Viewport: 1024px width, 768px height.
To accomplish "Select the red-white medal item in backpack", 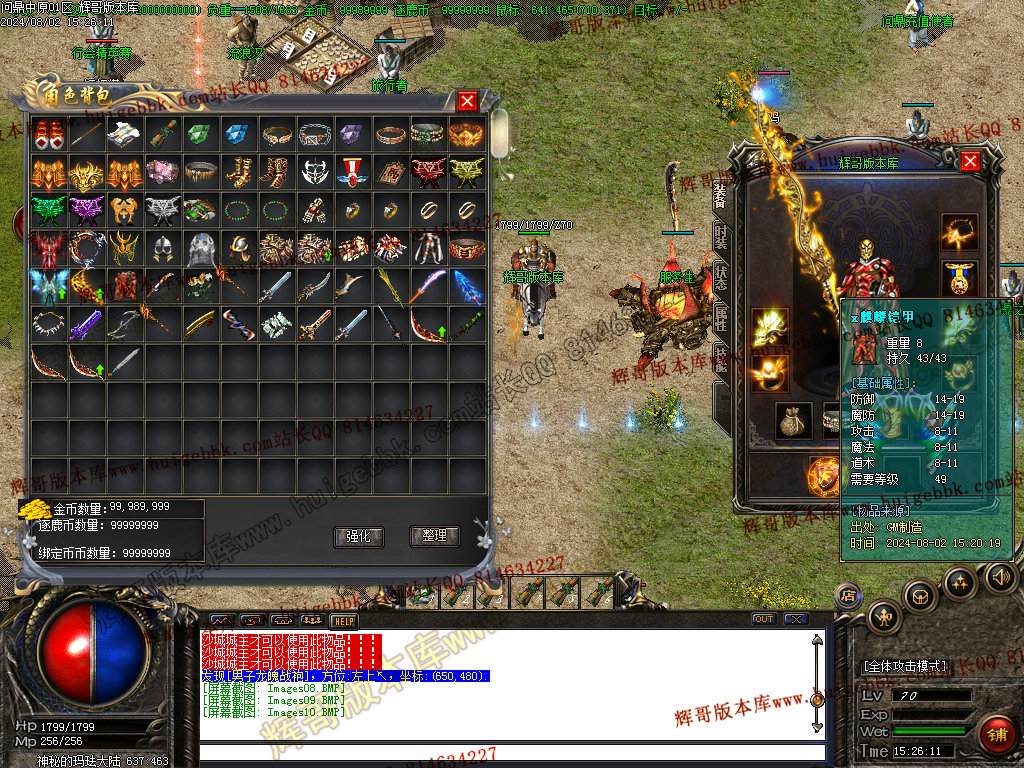I will [x=352, y=173].
